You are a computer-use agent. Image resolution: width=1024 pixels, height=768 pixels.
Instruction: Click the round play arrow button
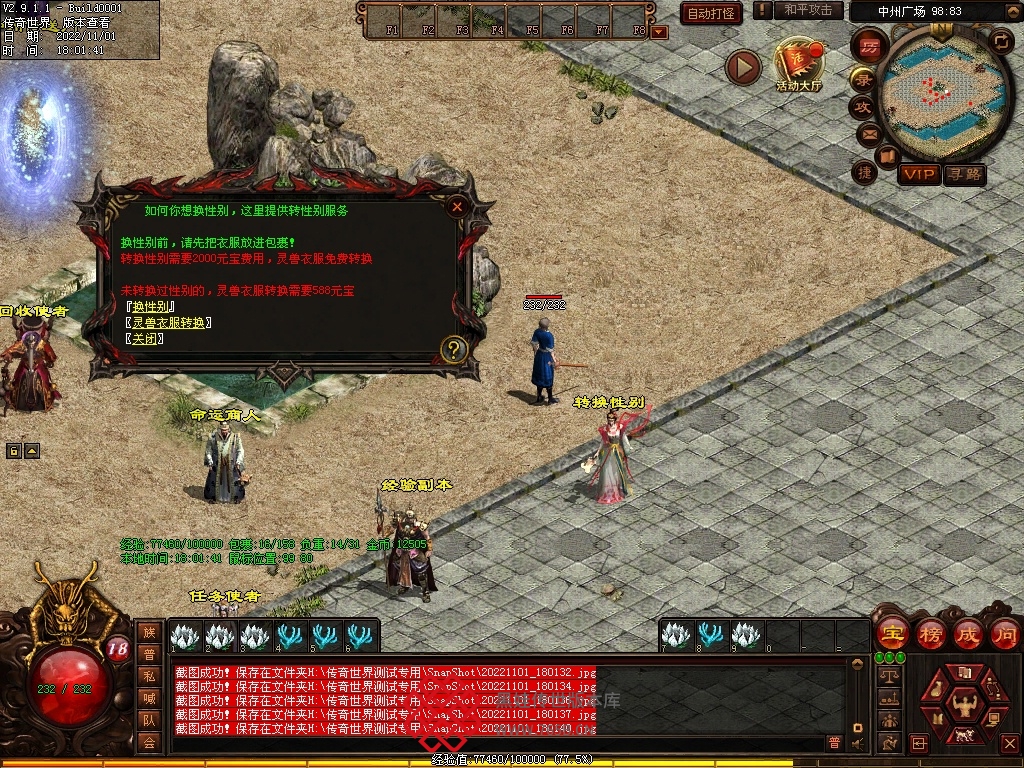click(x=743, y=67)
